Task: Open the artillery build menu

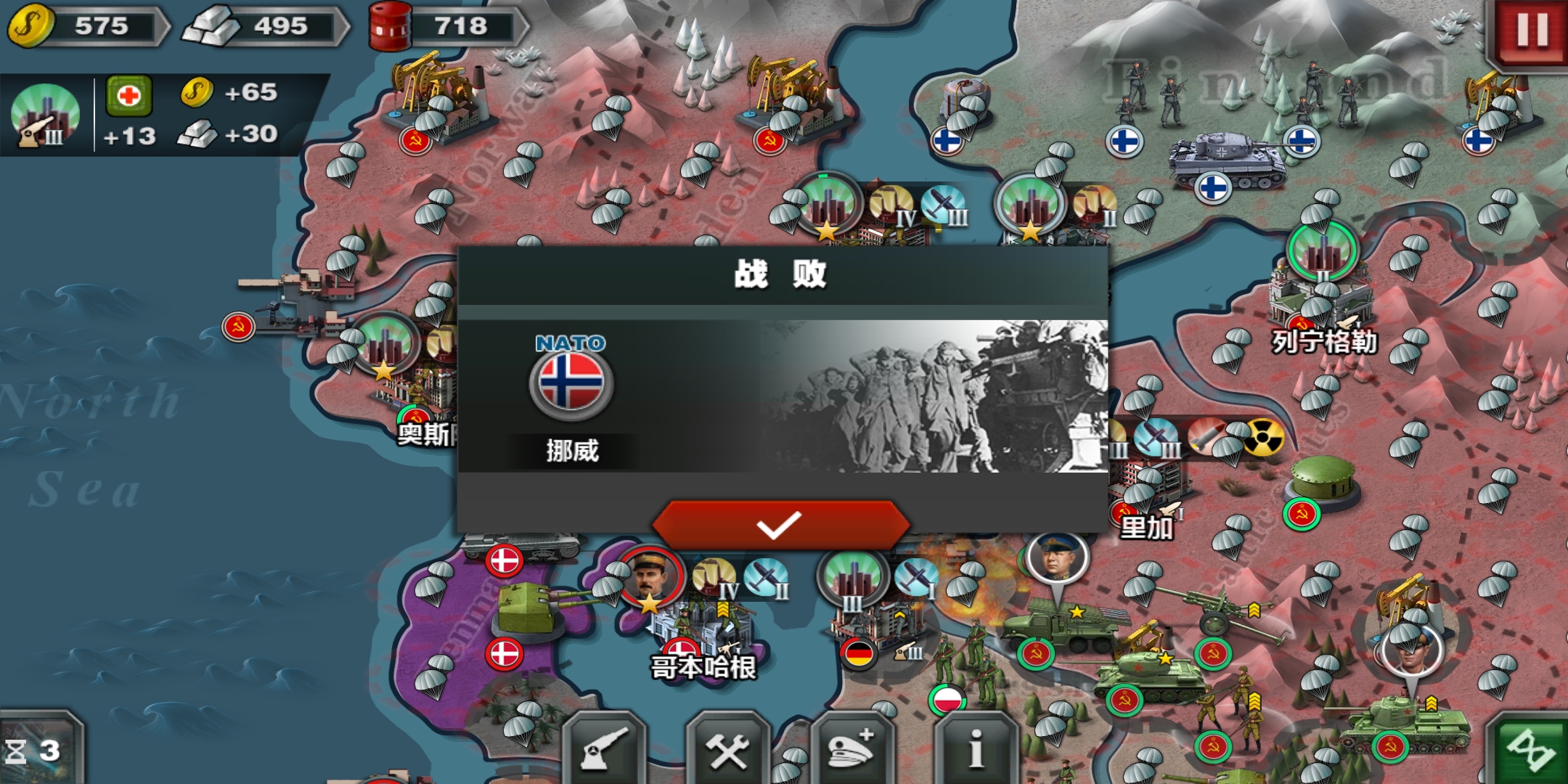Action: [x=604, y=751]
